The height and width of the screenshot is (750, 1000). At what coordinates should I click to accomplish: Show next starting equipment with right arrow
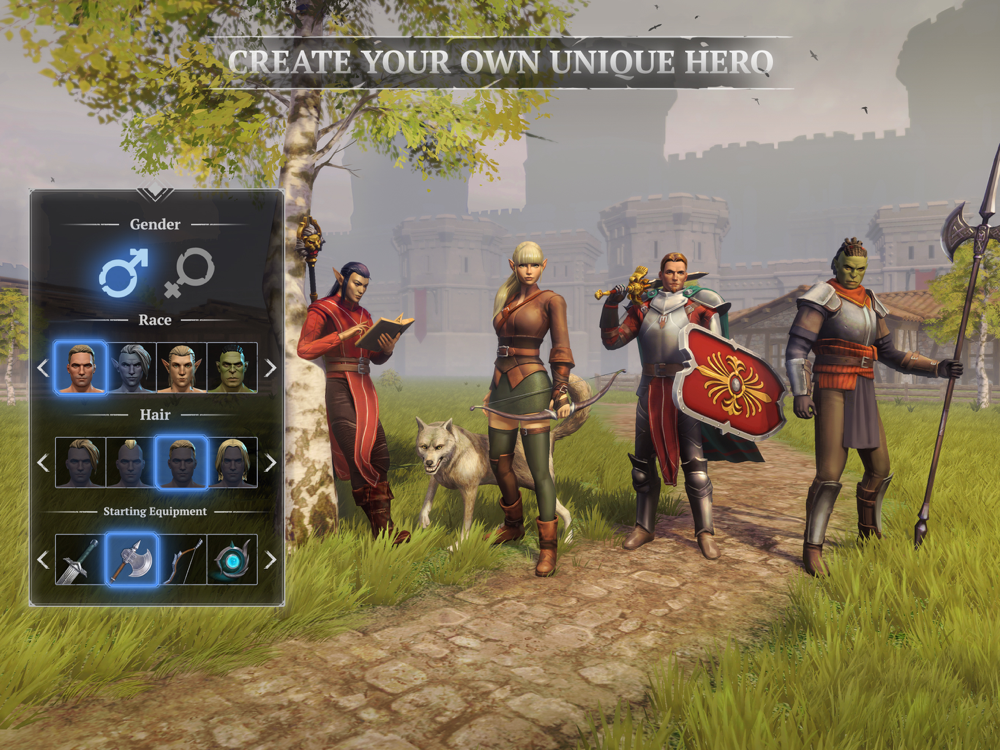[270, 560]
